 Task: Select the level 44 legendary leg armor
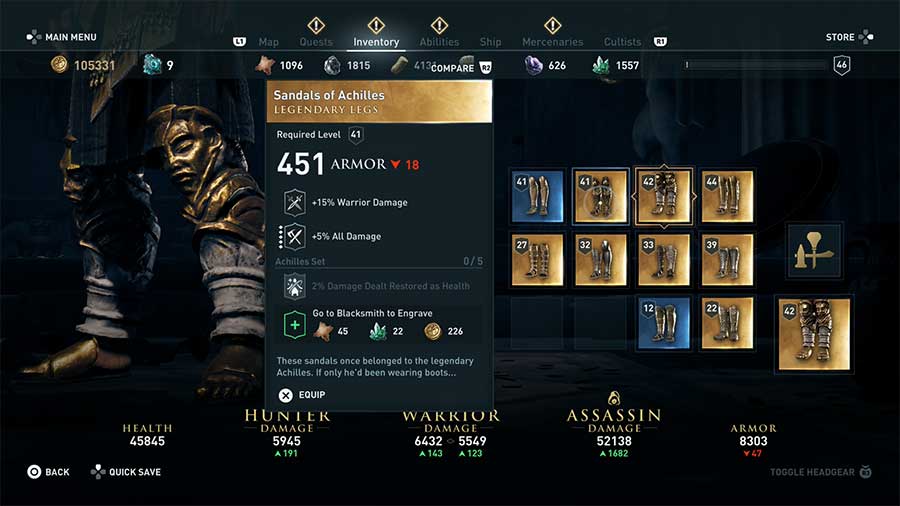[727, 195]
